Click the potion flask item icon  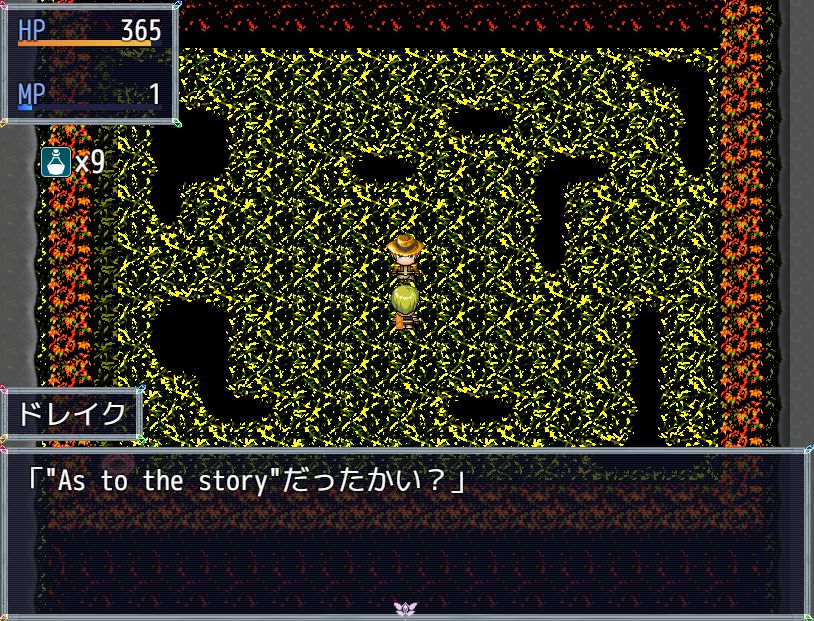[x=56, y=161]
